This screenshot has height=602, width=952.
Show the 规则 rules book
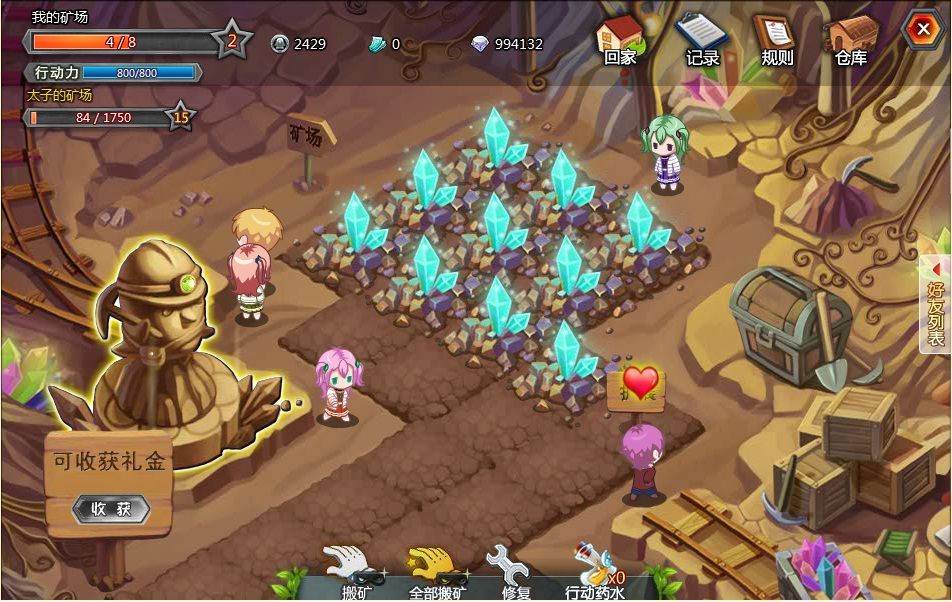pos(775,38)
